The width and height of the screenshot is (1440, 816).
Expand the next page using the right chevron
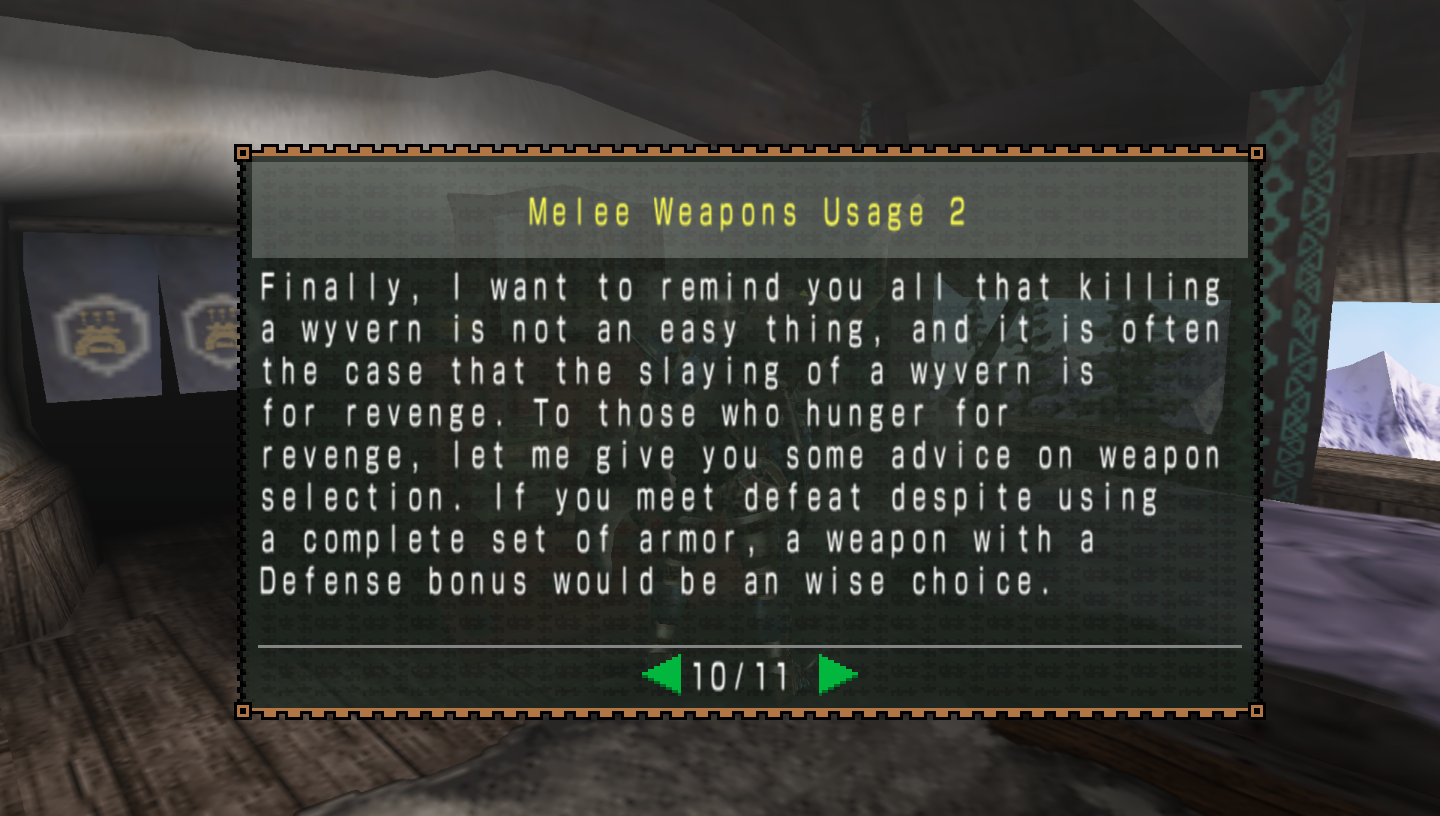click(836, 674)
